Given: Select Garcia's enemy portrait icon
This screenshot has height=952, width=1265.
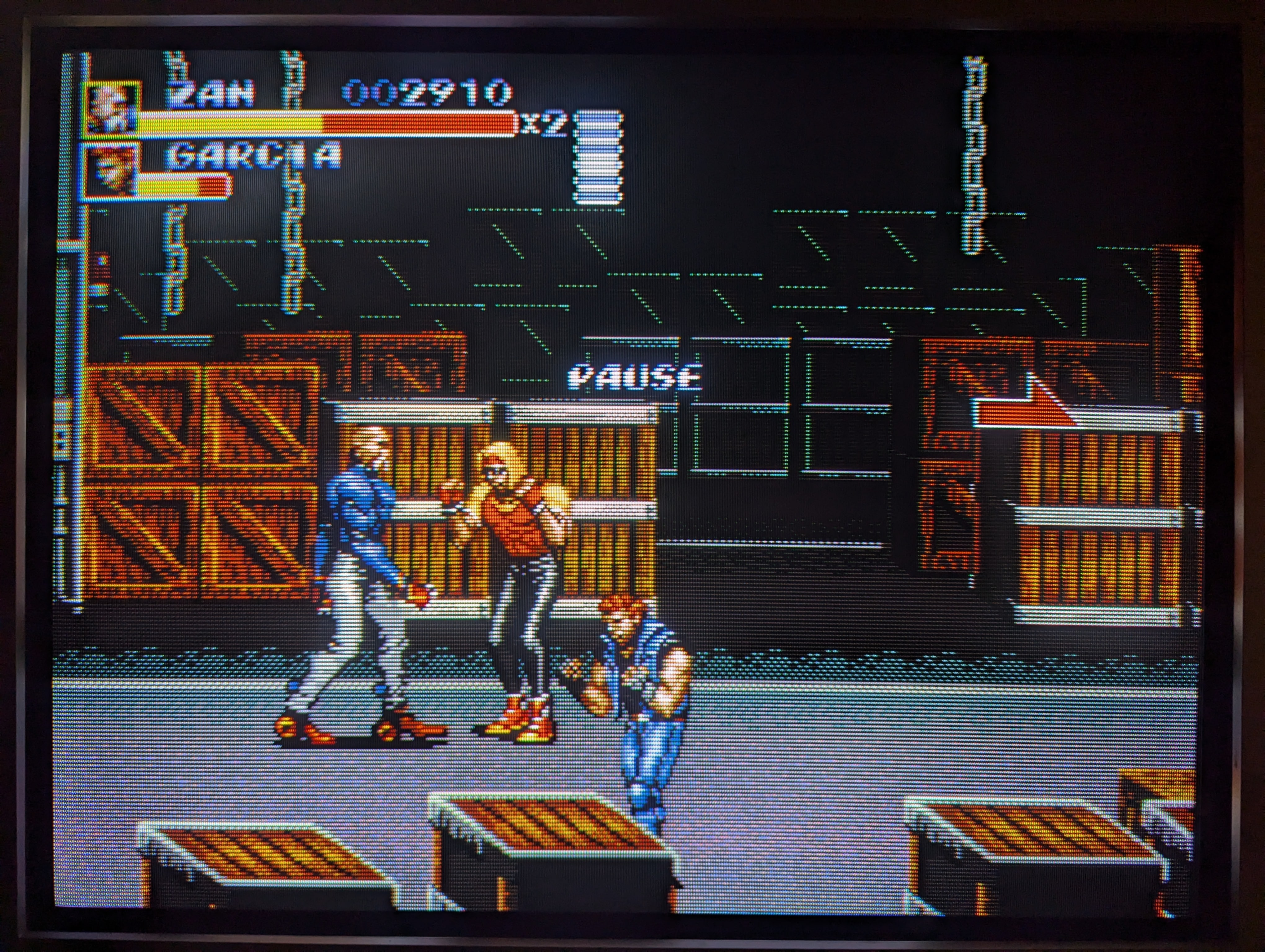Looking at the screenshot, I should click(110, 170).
